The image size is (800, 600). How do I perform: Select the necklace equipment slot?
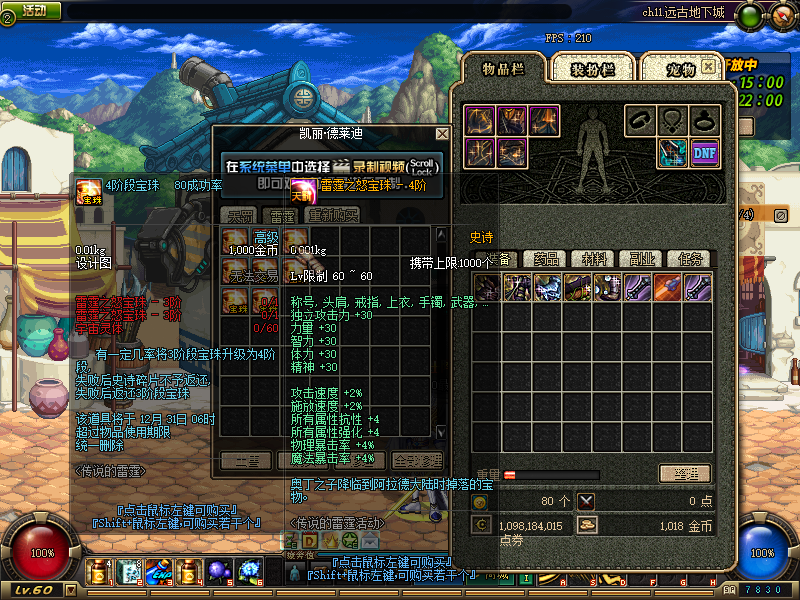pos(673,120)
